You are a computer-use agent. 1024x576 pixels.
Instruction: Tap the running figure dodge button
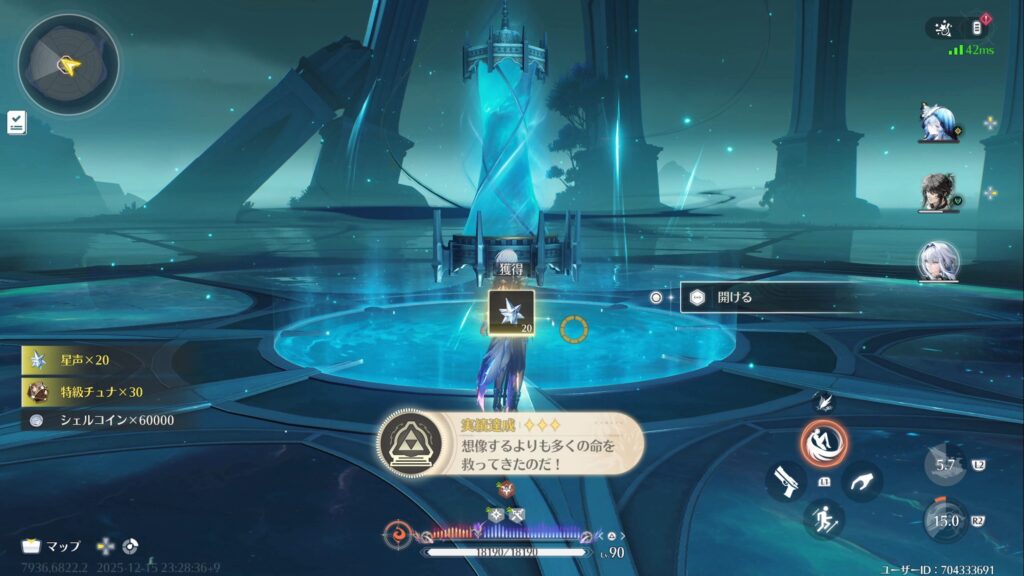(x=824, y=518)
